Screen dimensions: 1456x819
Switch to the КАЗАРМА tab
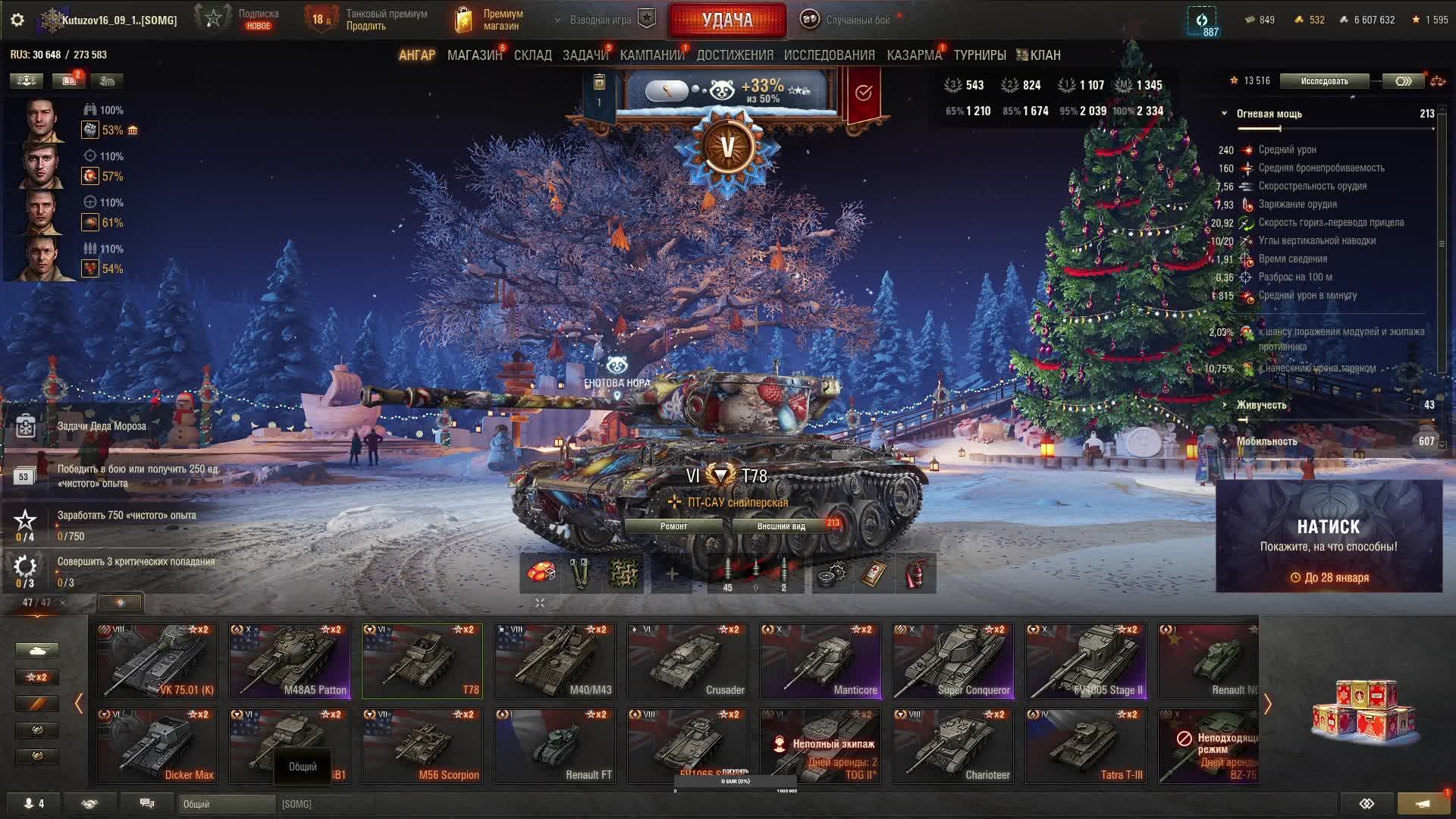[x=914, y=55]
